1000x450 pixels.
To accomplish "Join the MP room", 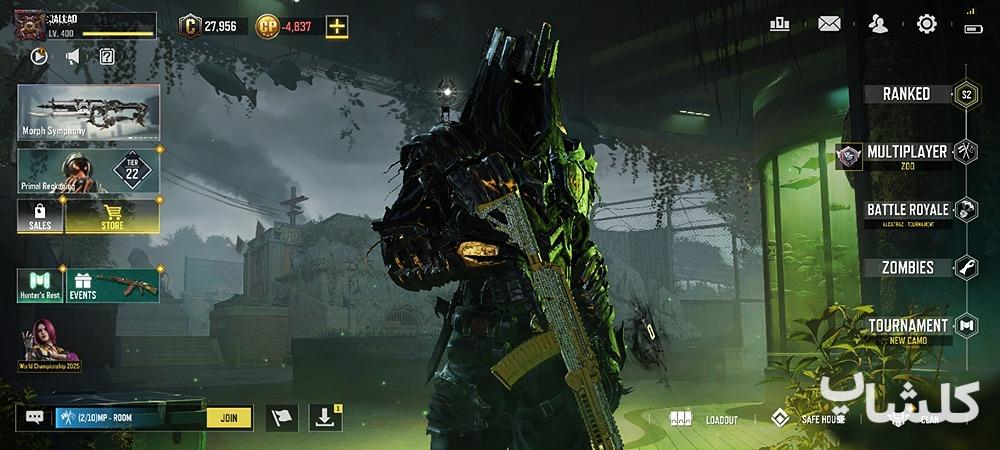I will [229, 418].
